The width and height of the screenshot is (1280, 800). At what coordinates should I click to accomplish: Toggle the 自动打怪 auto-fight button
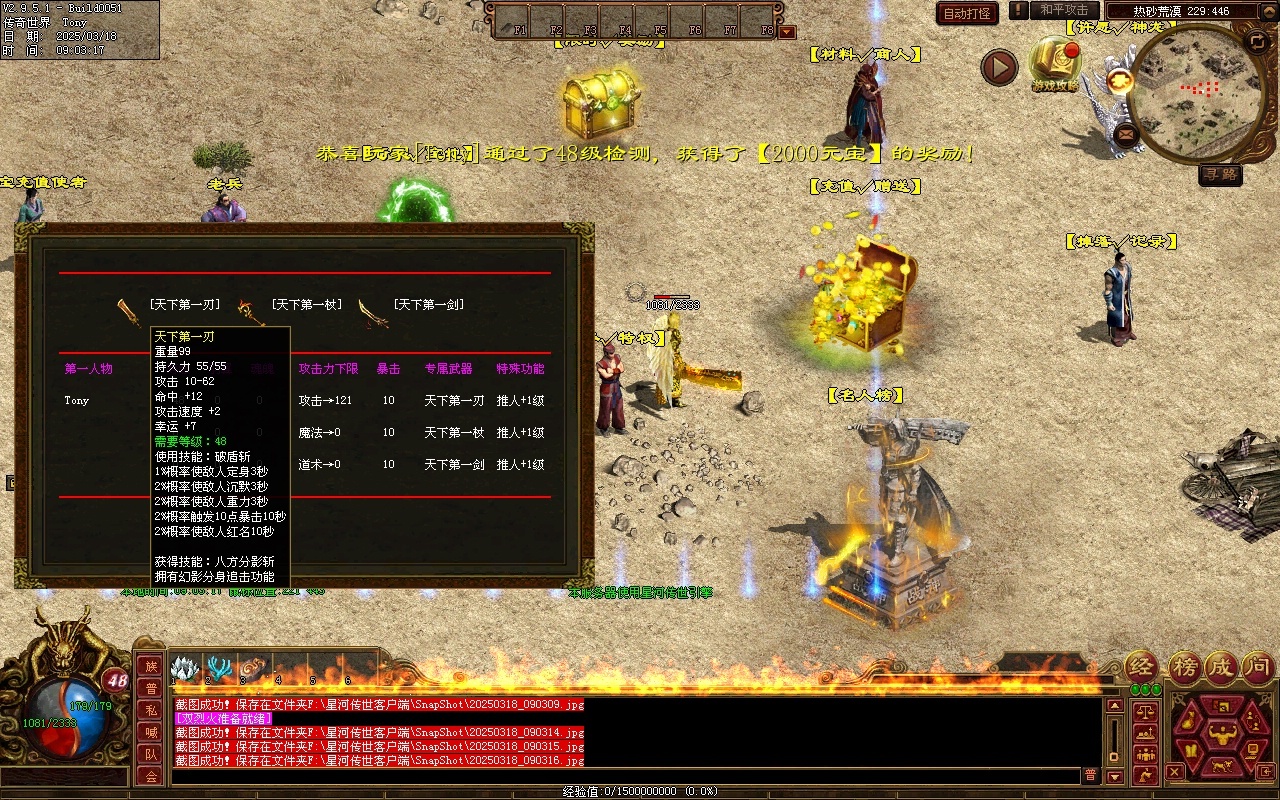[967, 13]
